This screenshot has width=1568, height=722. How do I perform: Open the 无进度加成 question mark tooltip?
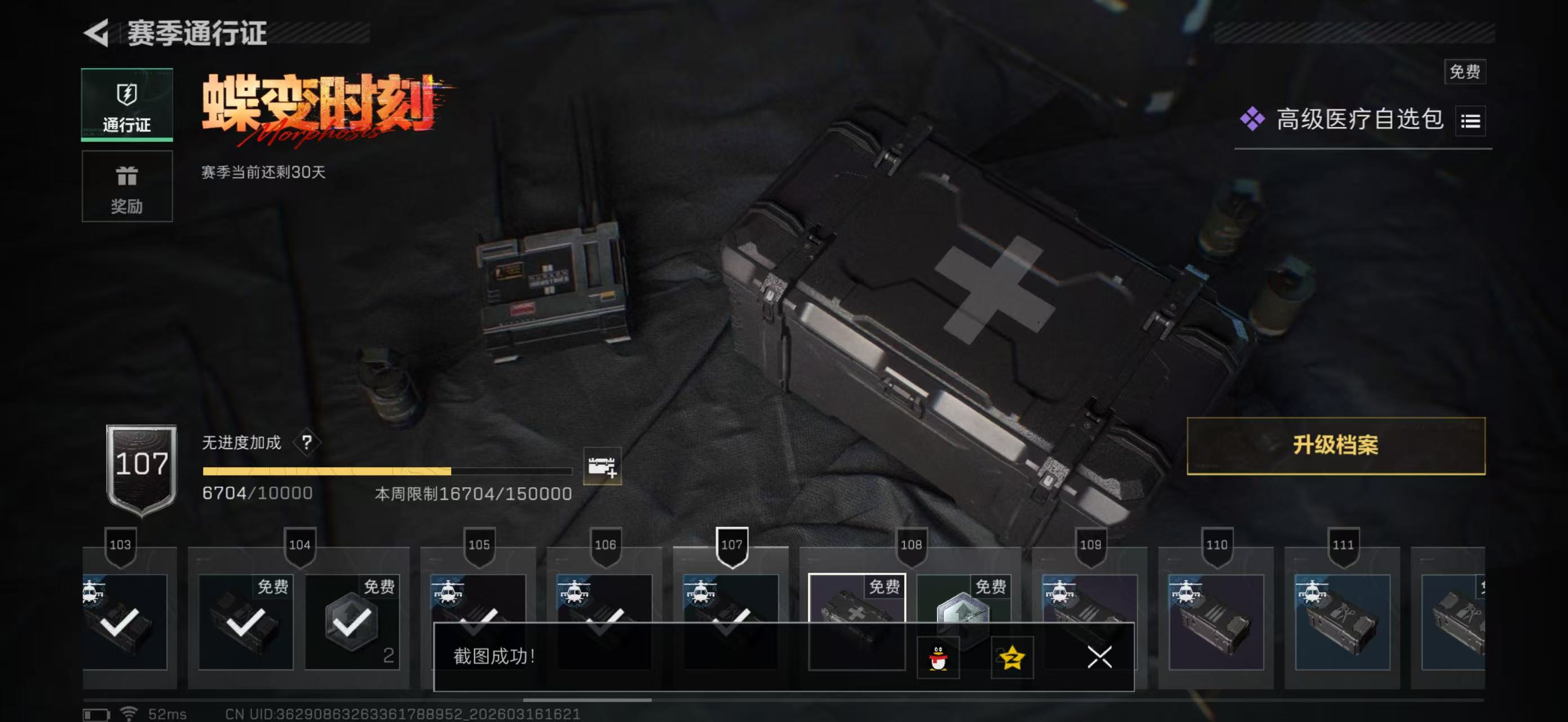coord(306,440)
